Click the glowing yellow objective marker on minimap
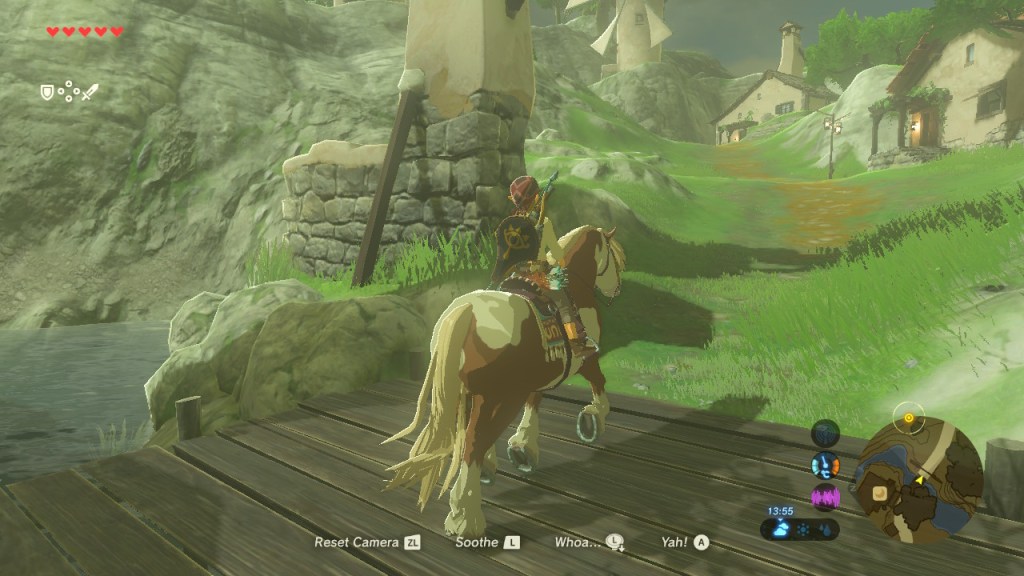This screenshot has height=576, width=1024. (x=908, y=418)
